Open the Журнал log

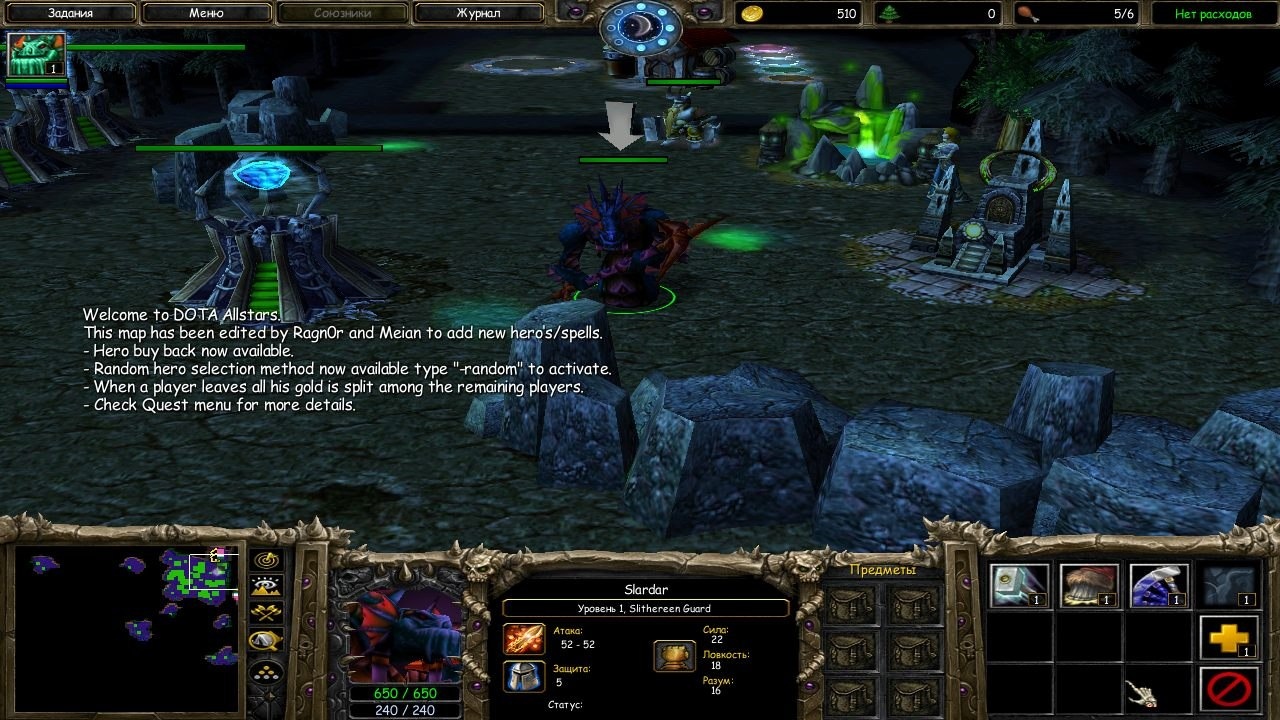(x=478, y=14)
